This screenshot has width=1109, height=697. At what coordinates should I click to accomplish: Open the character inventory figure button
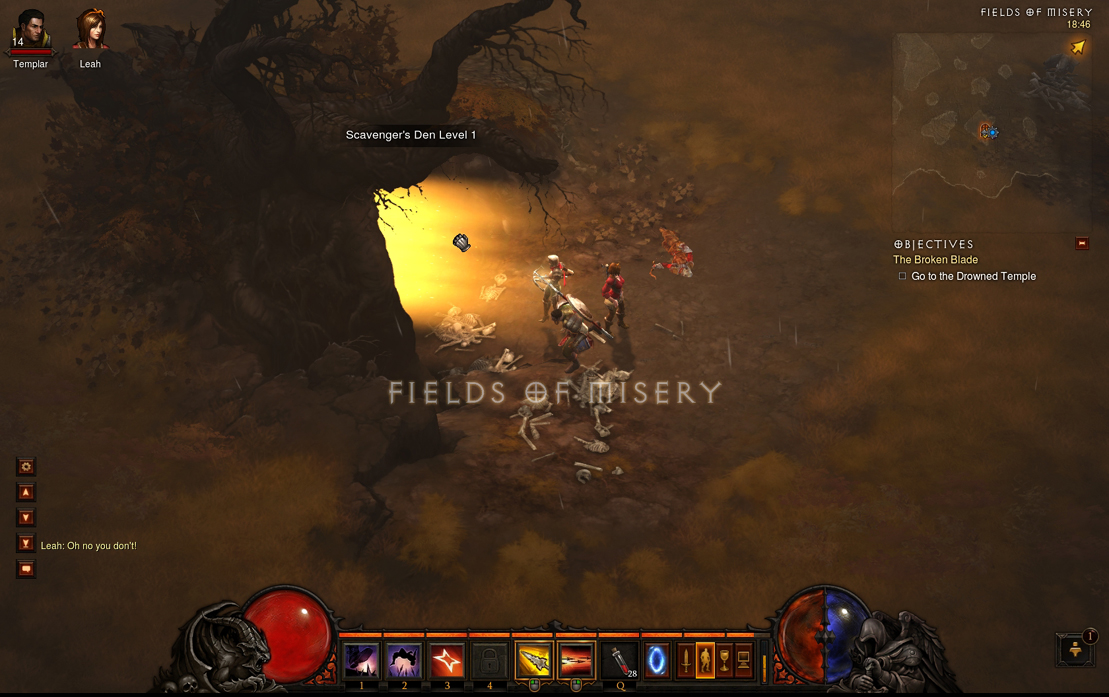(705, 661)
